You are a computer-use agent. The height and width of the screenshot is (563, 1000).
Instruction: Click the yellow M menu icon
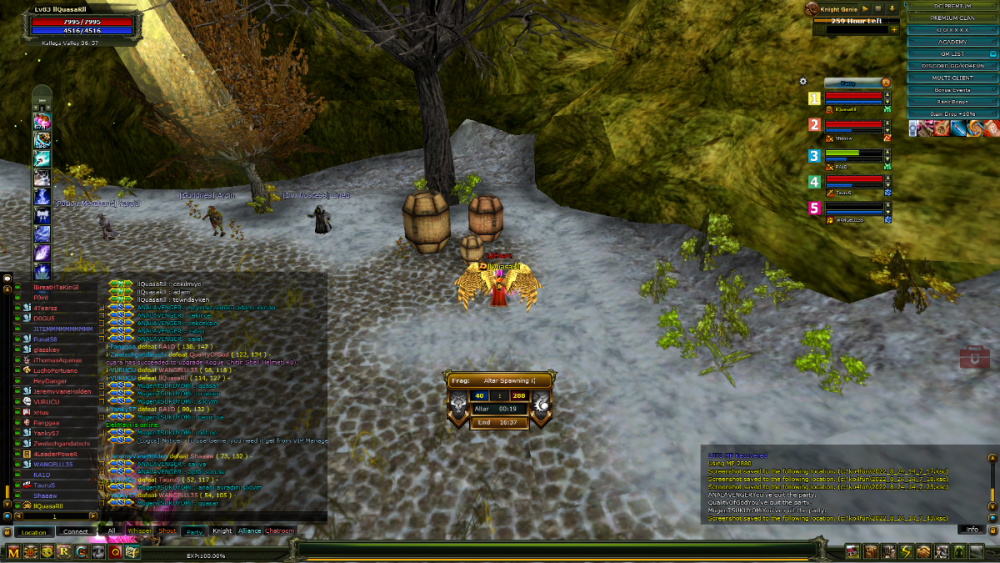[14, 552]
